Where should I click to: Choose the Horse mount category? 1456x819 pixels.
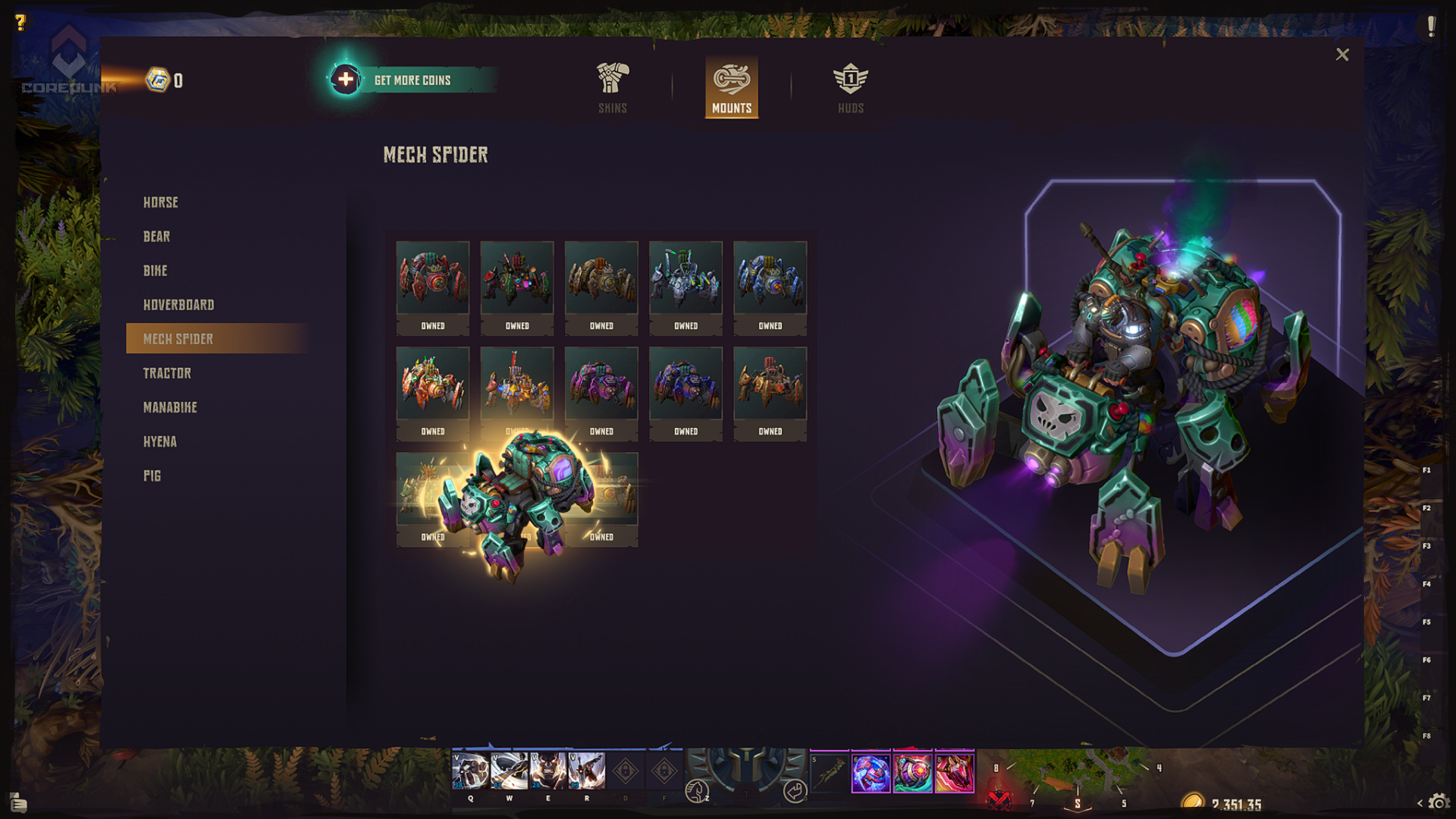(161, 202)
